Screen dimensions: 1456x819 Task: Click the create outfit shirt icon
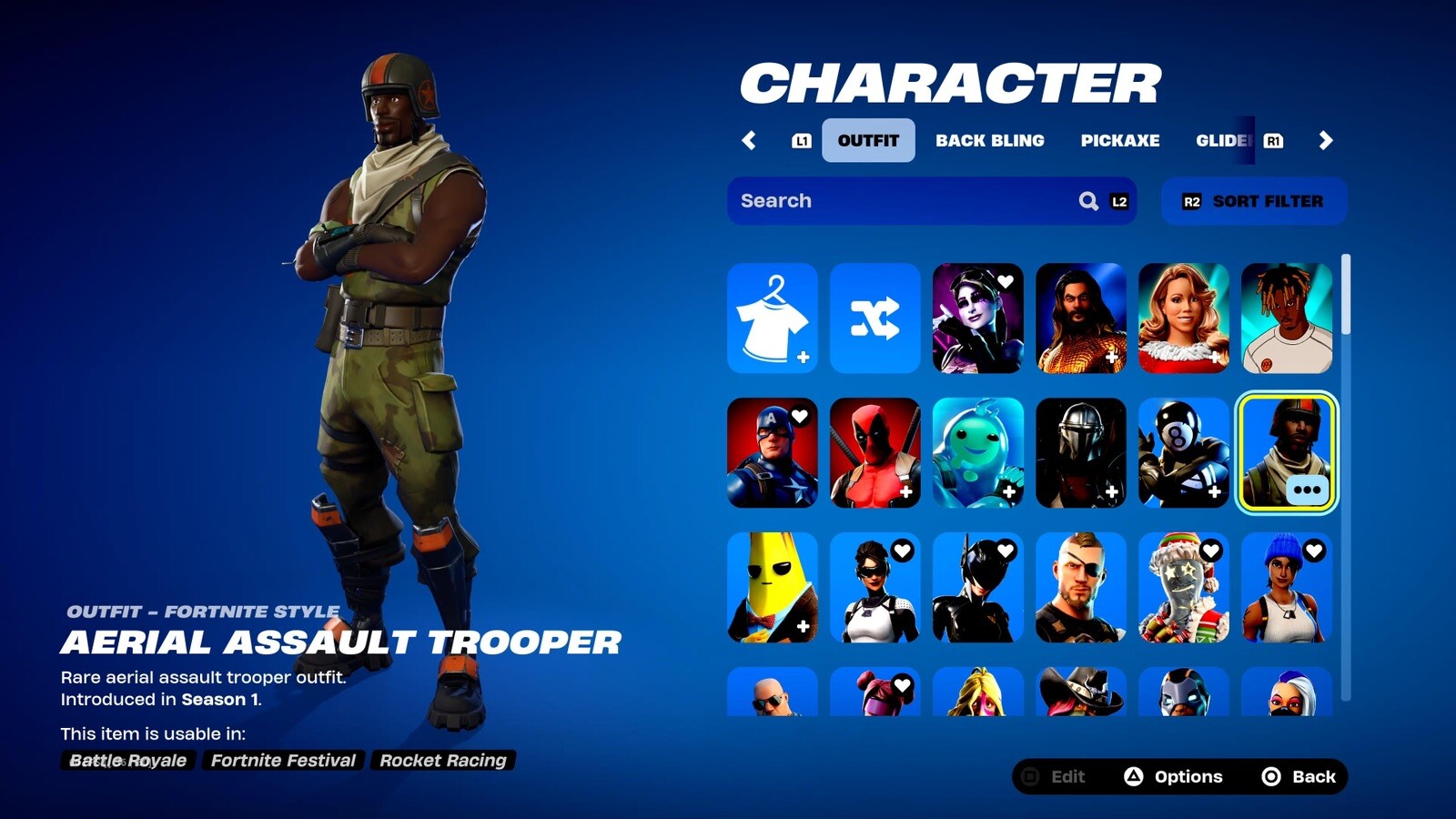[x=773, y=318]
